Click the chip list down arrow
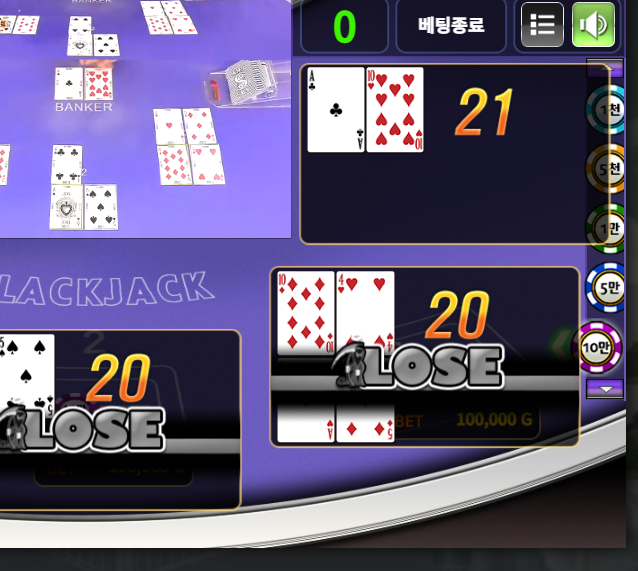Viewport: 638px width, 571px height. tap(604, 389)
